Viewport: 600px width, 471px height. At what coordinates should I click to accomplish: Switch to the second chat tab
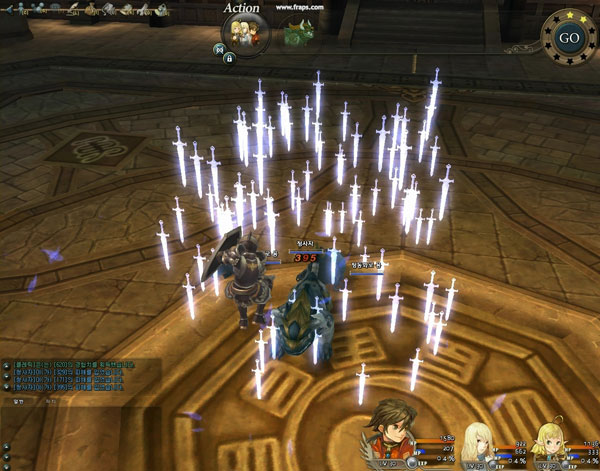[x=52, y=400]
